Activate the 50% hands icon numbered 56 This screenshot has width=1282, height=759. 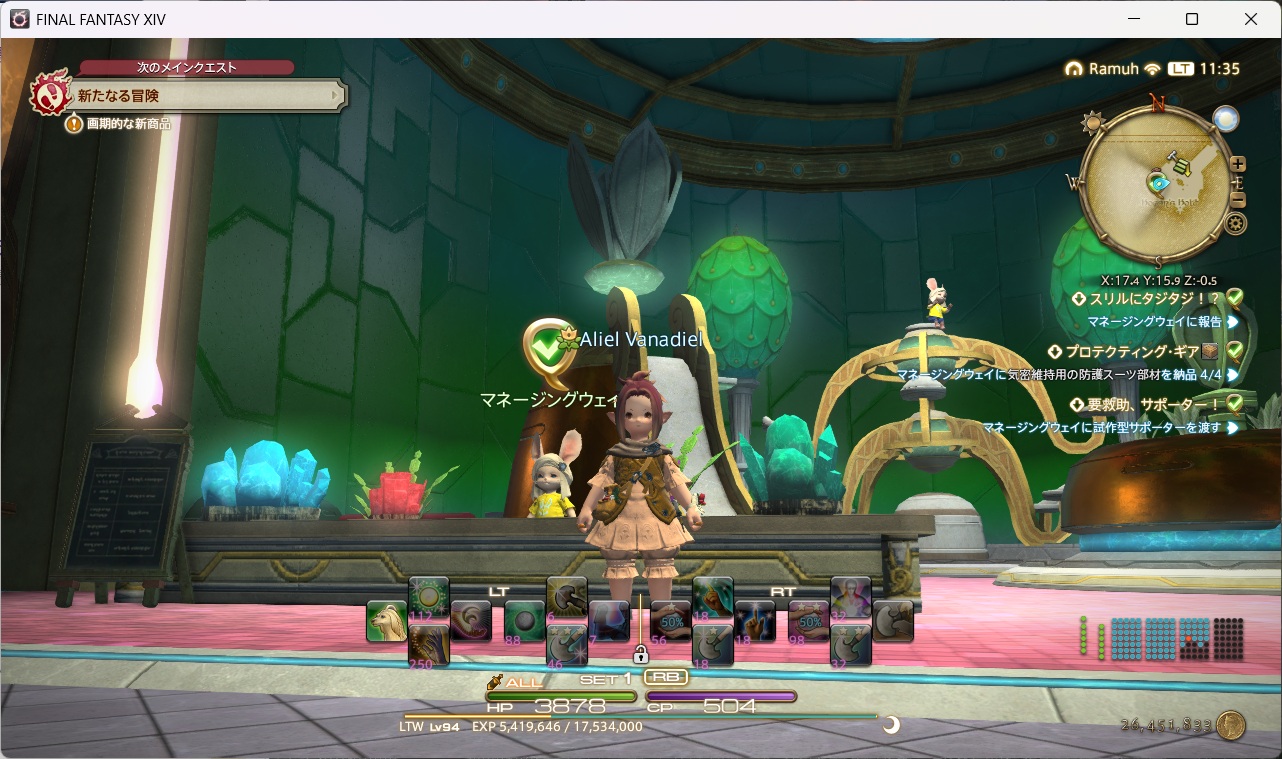coord(669,620)
